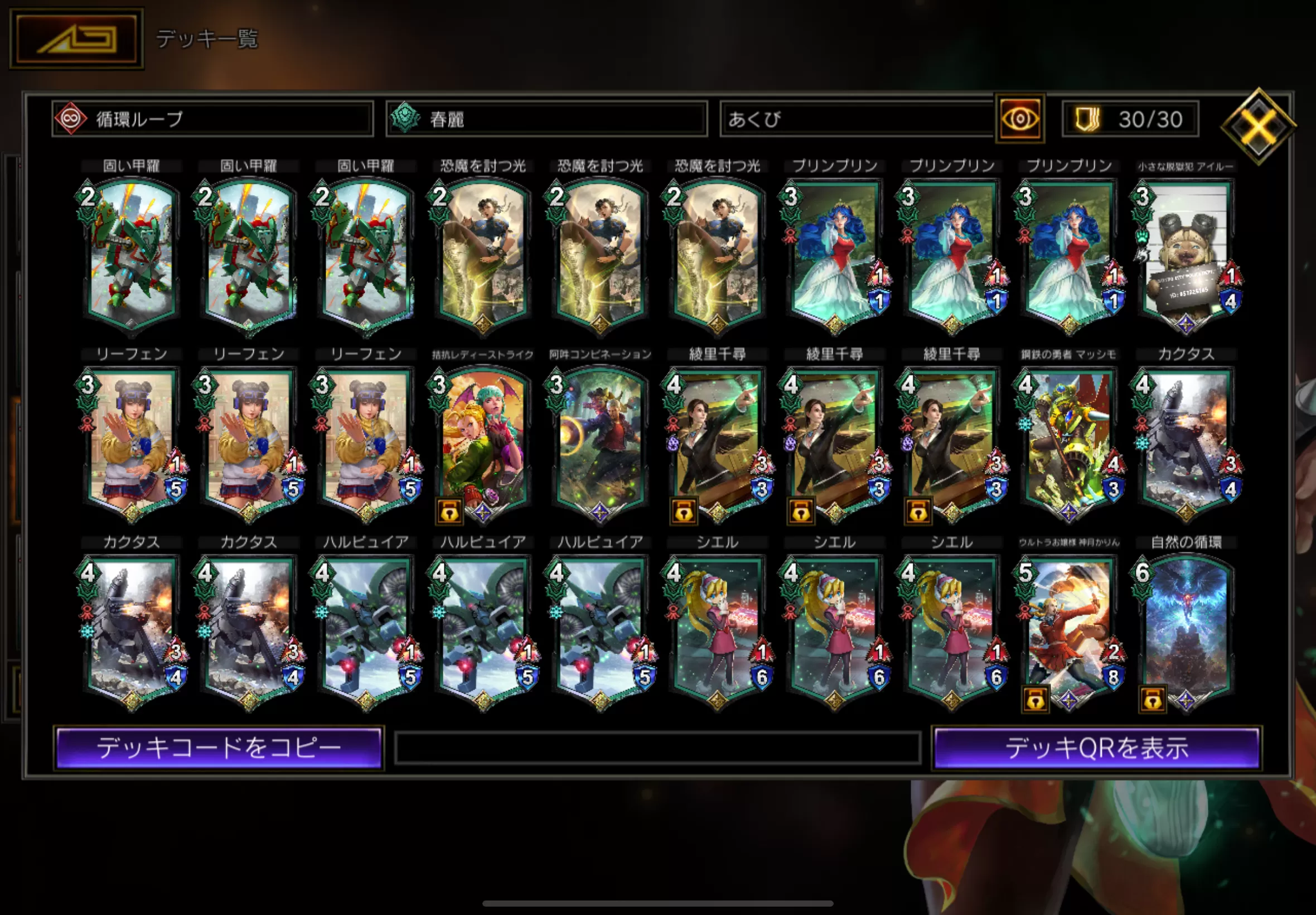Toggle the orange eye visibility icon
Image resolution: width=1316 pixels, height=915 pixels.
(1020, 119)
